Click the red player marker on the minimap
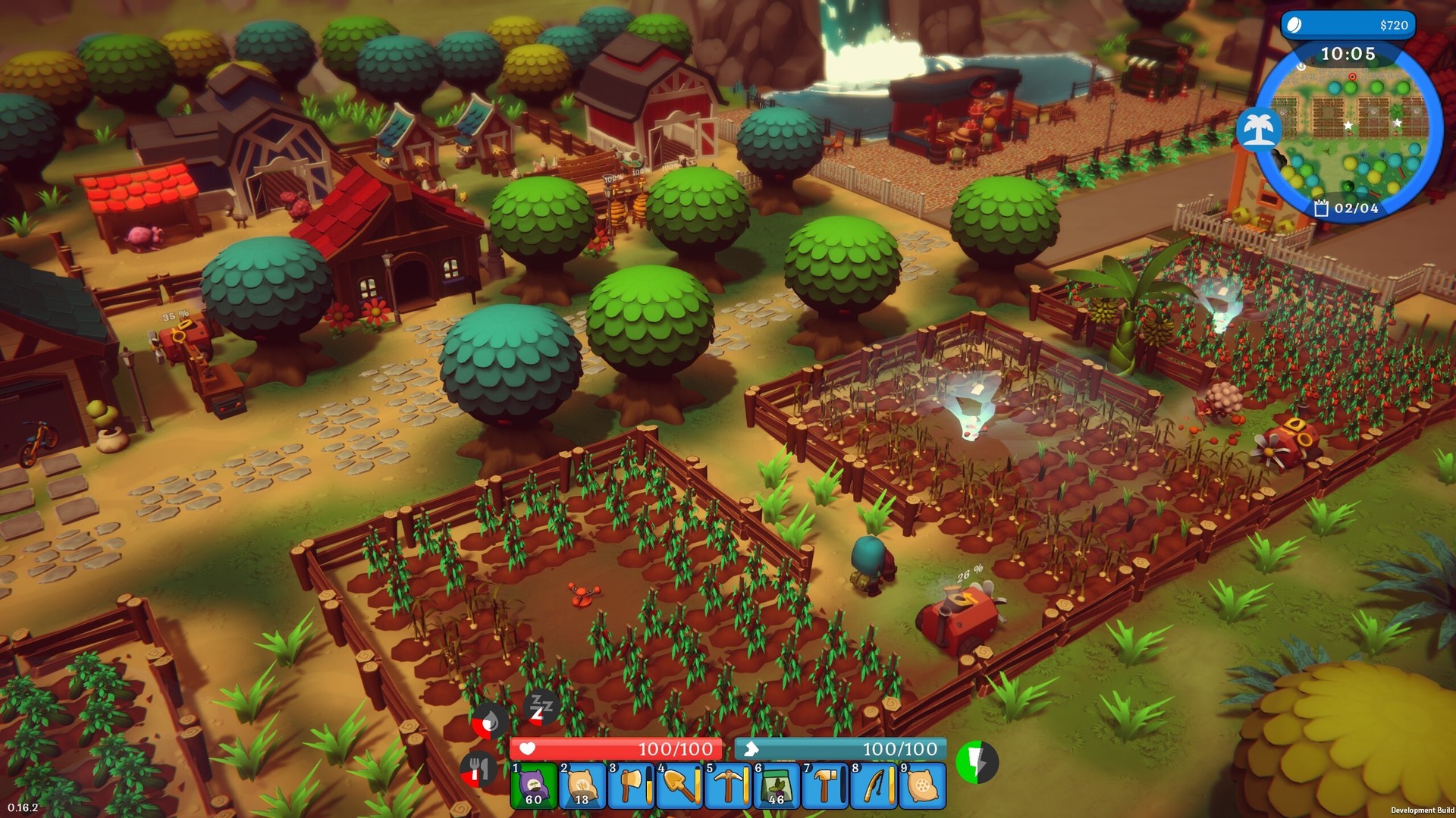The width and height of the screenshot is (1456, 818). 1354,76
